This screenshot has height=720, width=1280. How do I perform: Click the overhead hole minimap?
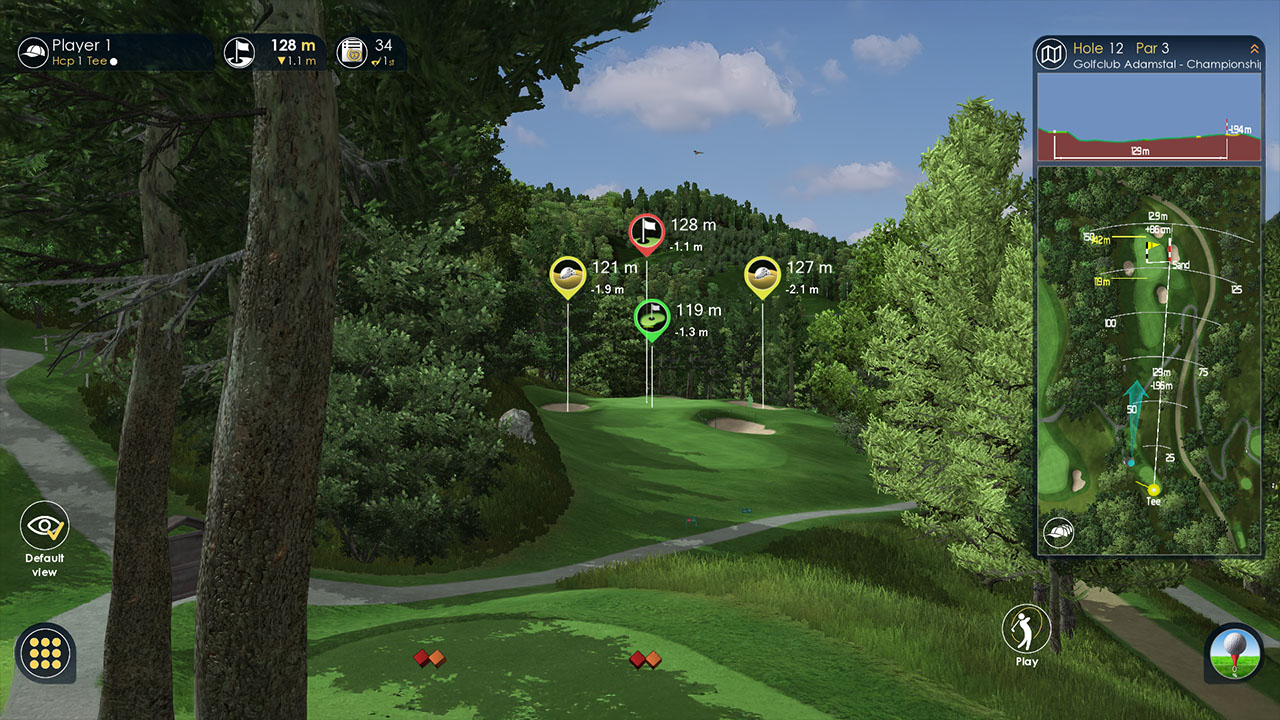[x=1149, y=360]
